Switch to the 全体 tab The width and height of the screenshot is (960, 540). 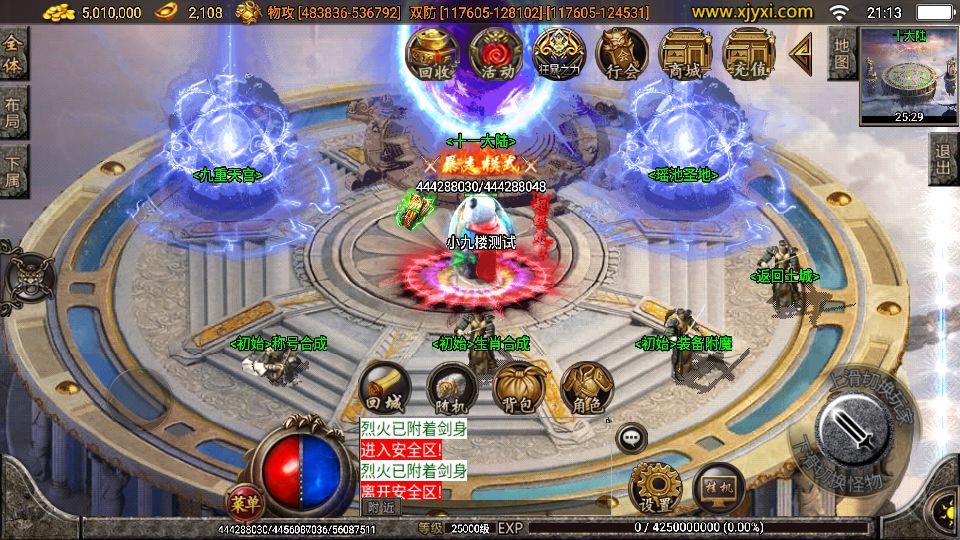(13, 53)
